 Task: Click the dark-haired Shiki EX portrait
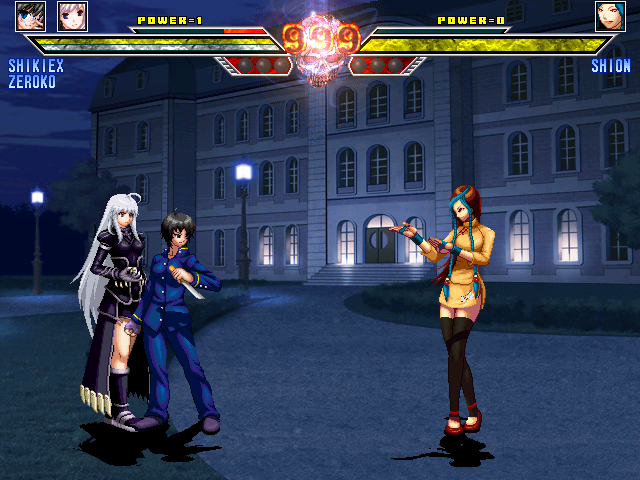coord(31,16)
